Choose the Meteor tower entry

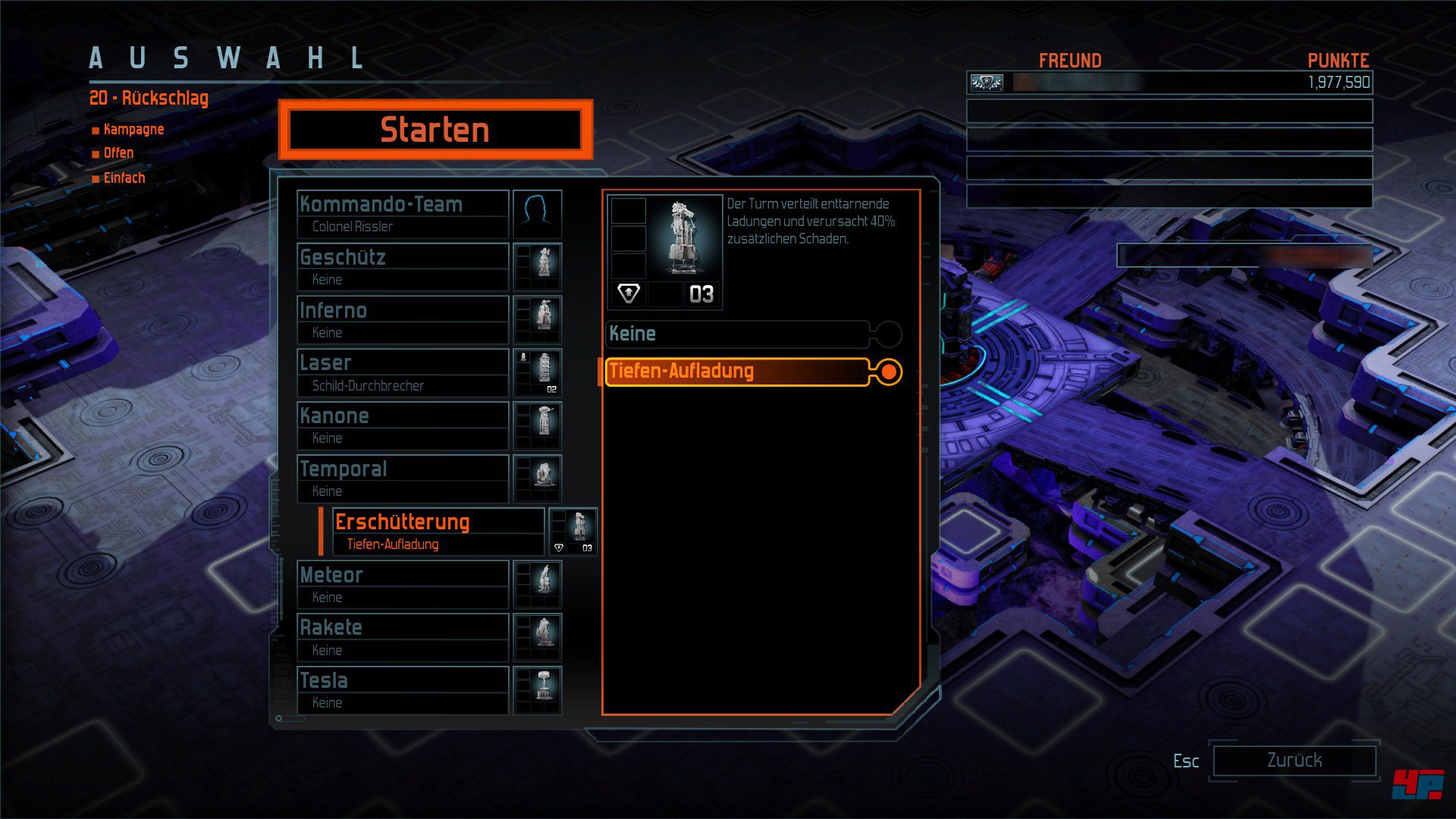click(403, 585)
